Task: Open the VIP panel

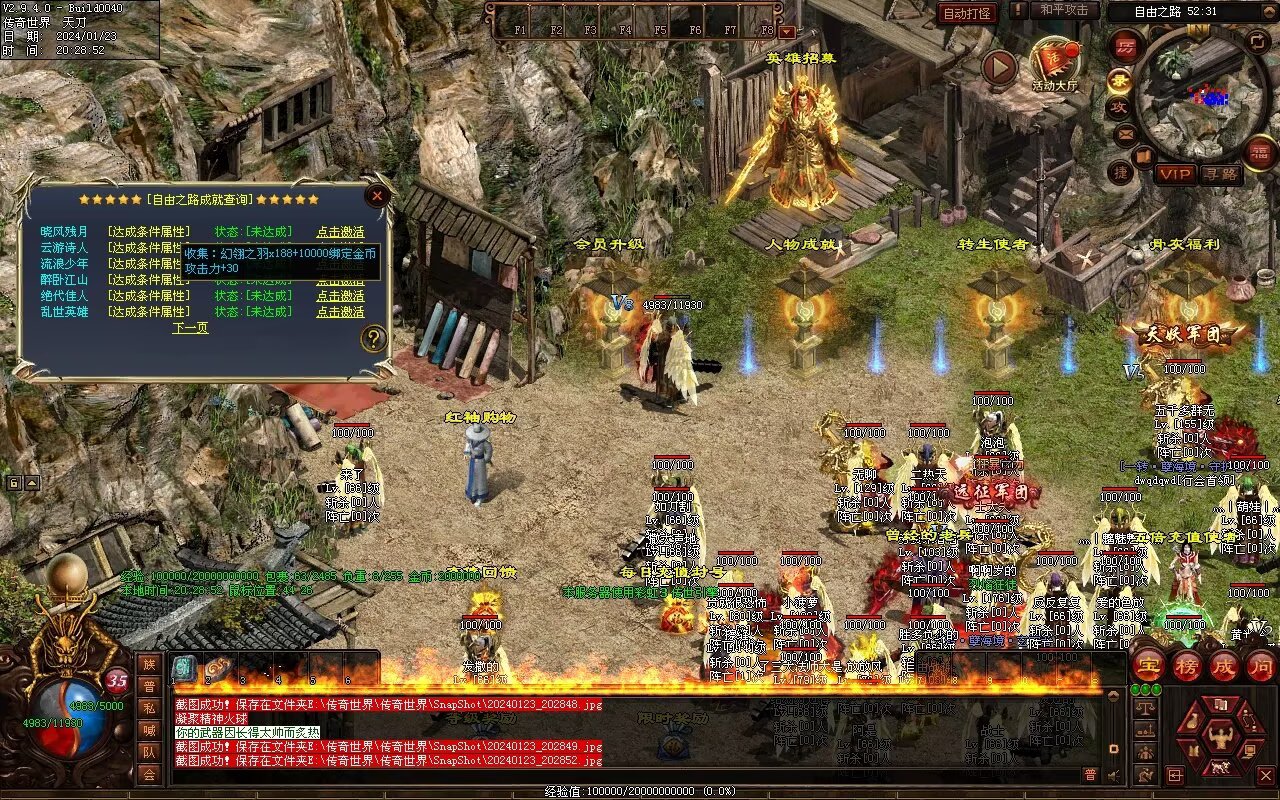Action: (1175, 174)
